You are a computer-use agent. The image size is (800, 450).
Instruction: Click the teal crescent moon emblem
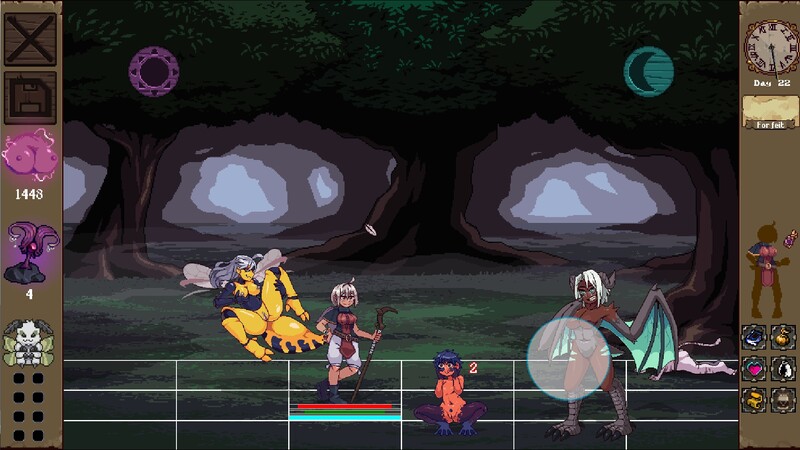(648, 71)
